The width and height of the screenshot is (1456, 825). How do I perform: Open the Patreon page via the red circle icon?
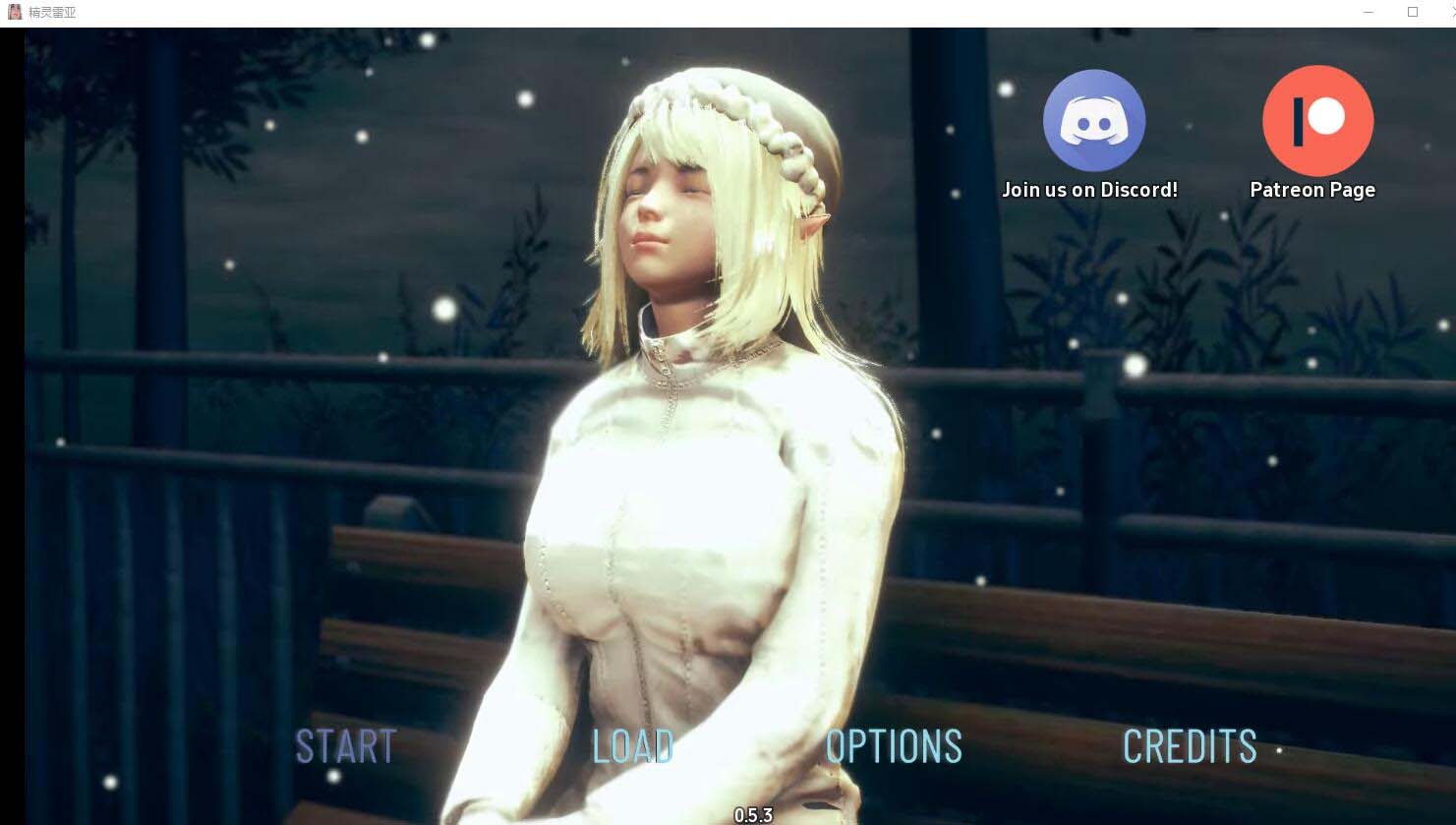click(x=1317, y=119)
